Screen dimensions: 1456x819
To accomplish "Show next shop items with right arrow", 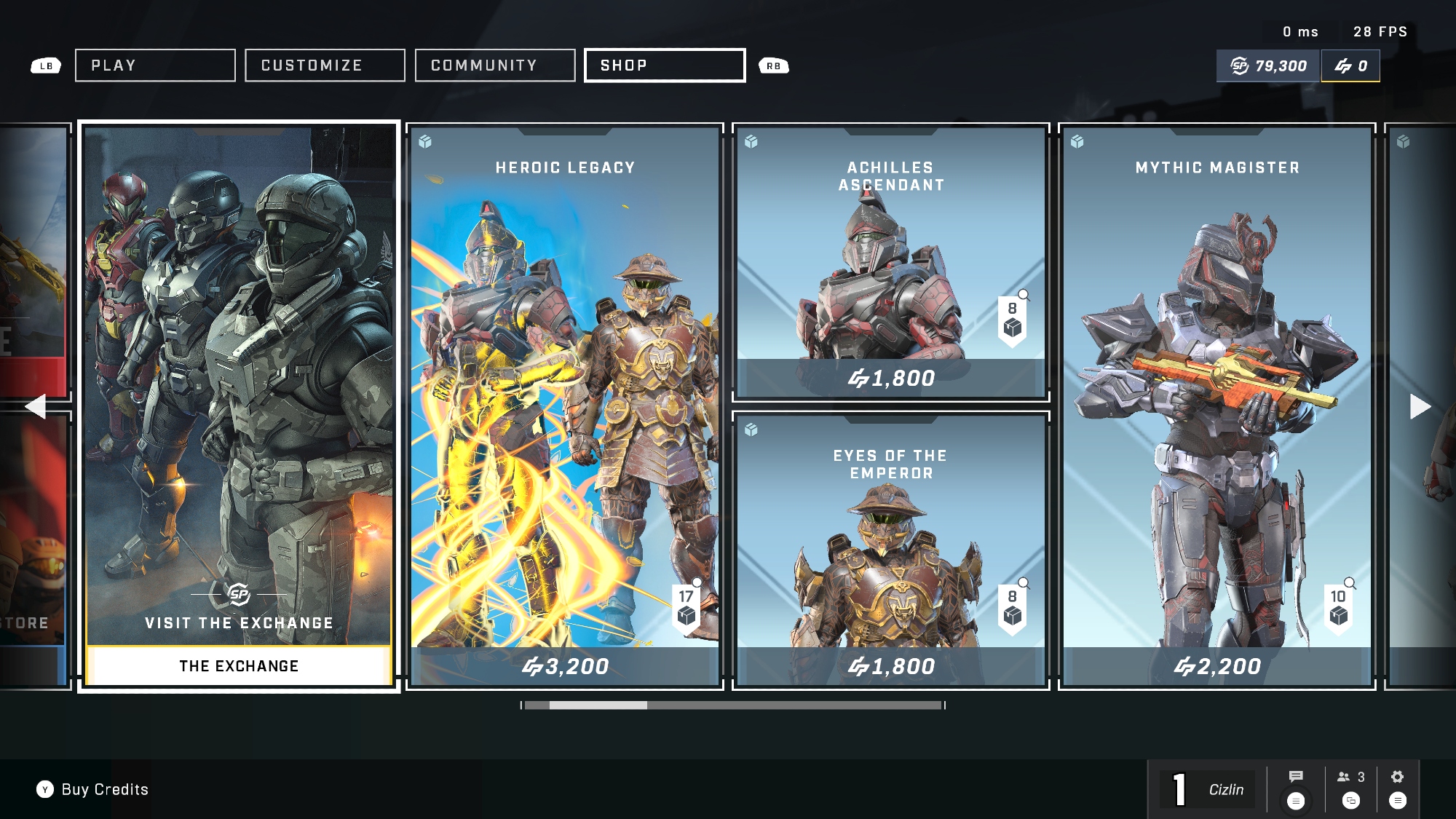I will tap(1420, 406).
